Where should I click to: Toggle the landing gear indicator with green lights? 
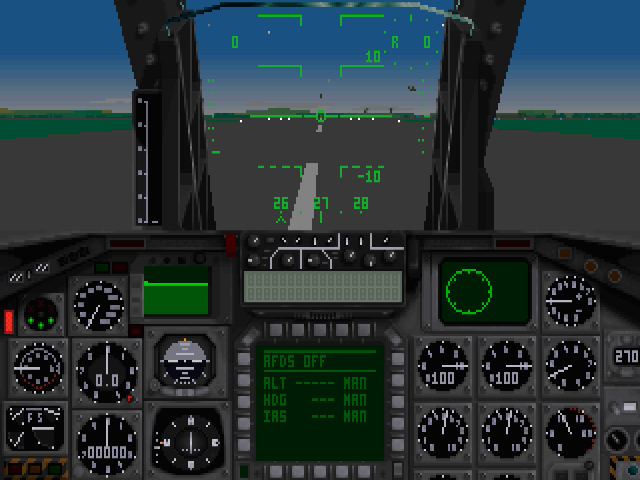[40, 314]
